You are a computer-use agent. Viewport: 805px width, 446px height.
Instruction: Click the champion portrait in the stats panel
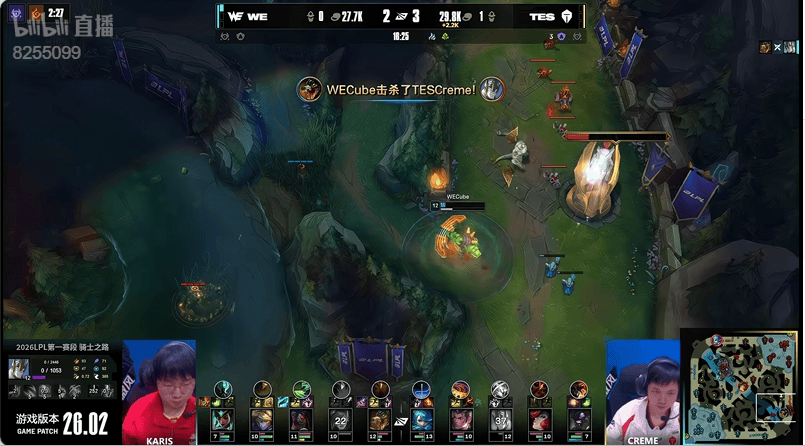pos(19,368)
